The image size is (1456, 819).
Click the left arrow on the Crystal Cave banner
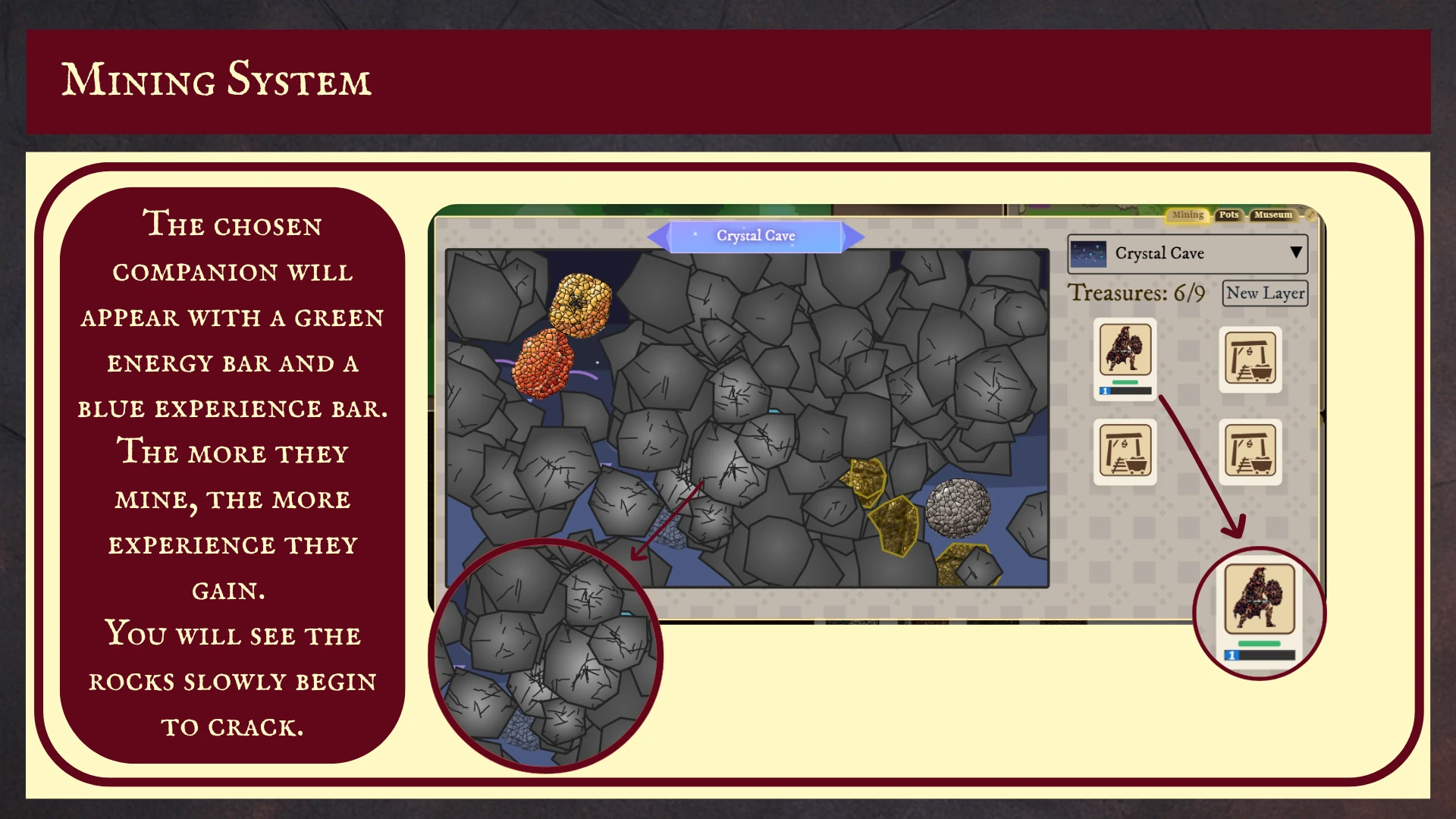pyautogui.click(x=659, y=237)
